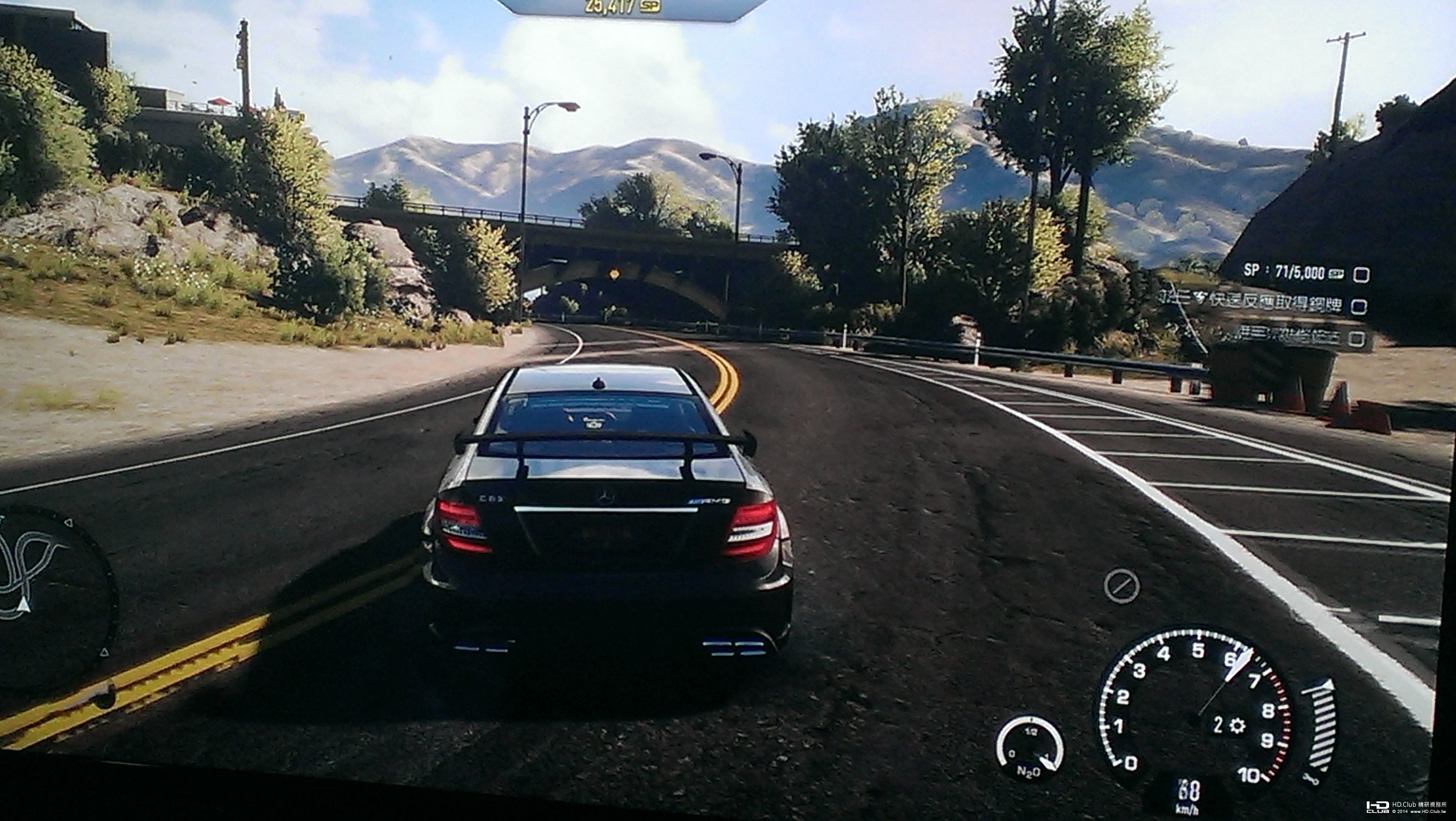Tick the 快速反應取得銅牌 objective checkbox
Image resolution: width=1456 pixels, height=821 pixels.
tap(1359, 307)
